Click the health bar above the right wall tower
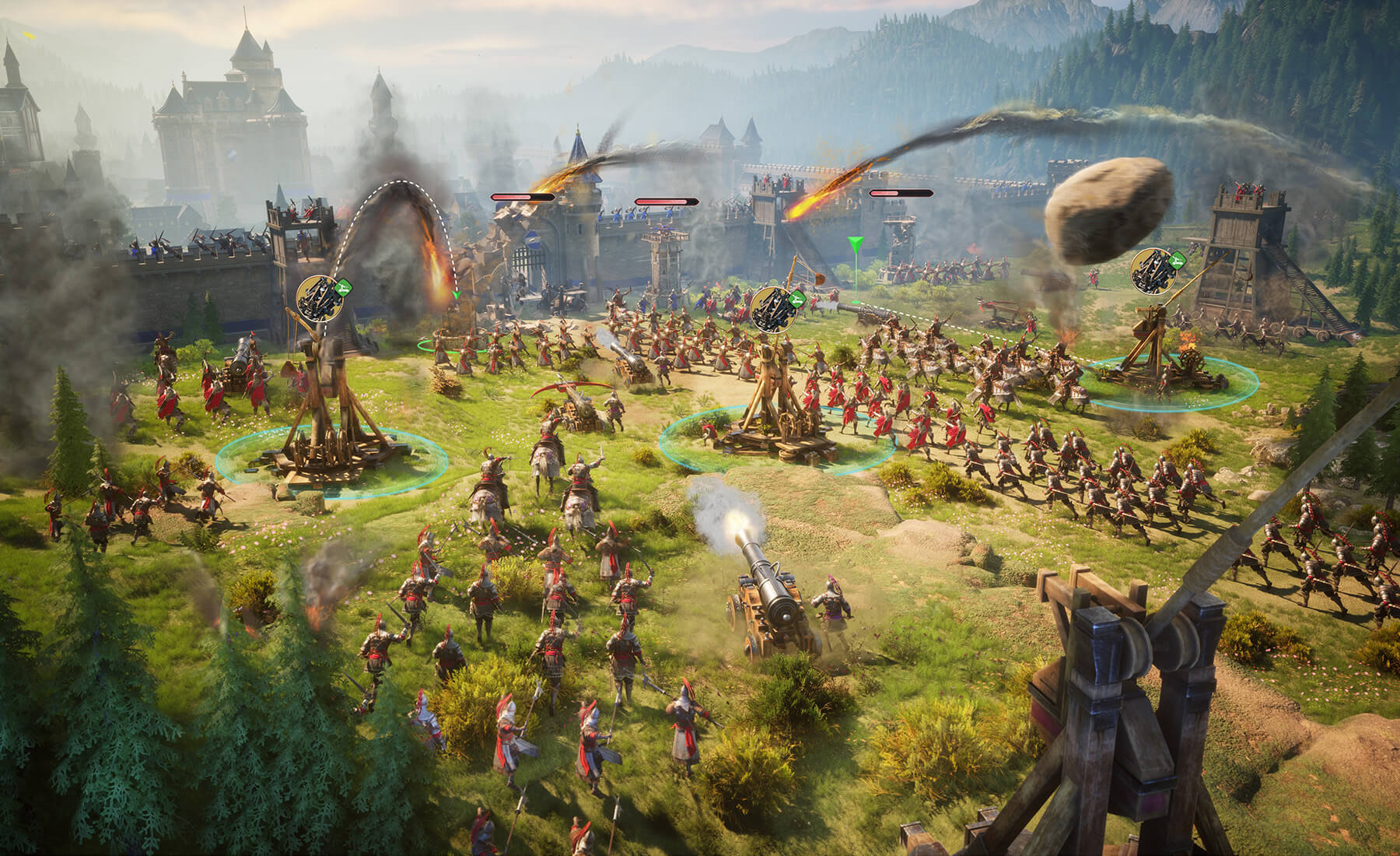The height and width of the screenshot is (856, 1400). tap(899, 193)
